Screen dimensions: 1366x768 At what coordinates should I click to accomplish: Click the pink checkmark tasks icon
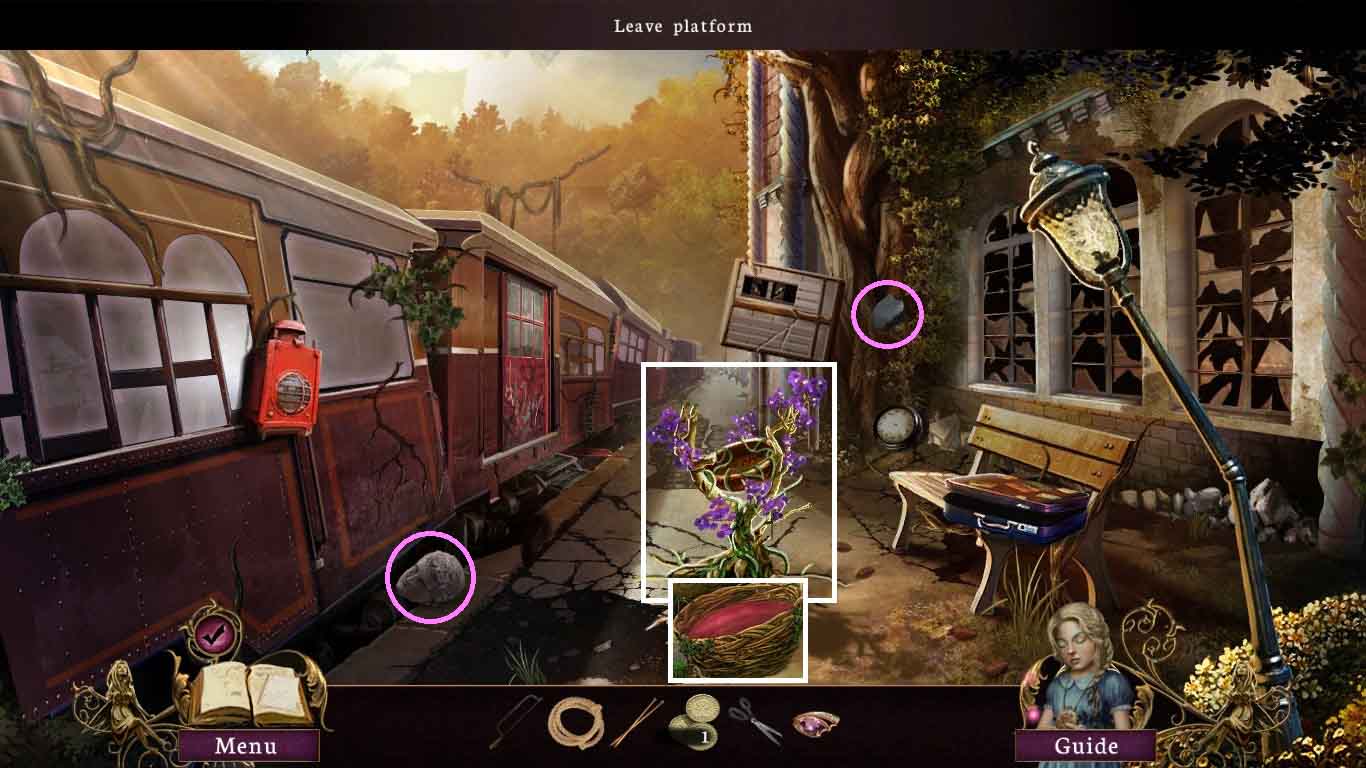pos(211,633)
